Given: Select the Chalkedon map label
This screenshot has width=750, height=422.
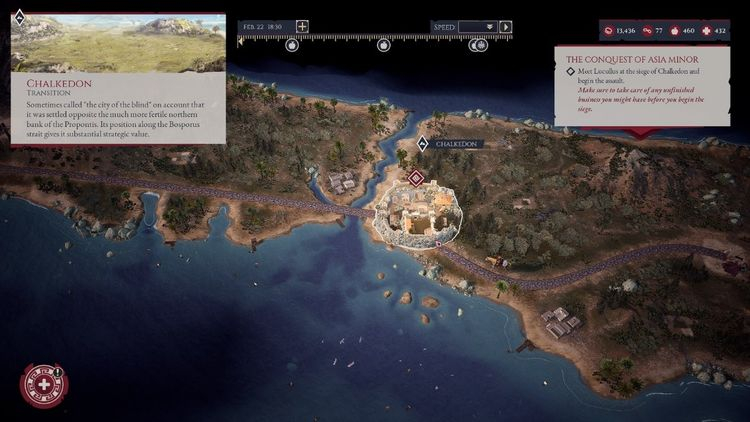Looking at the screenshot, I should click(457, 144).
